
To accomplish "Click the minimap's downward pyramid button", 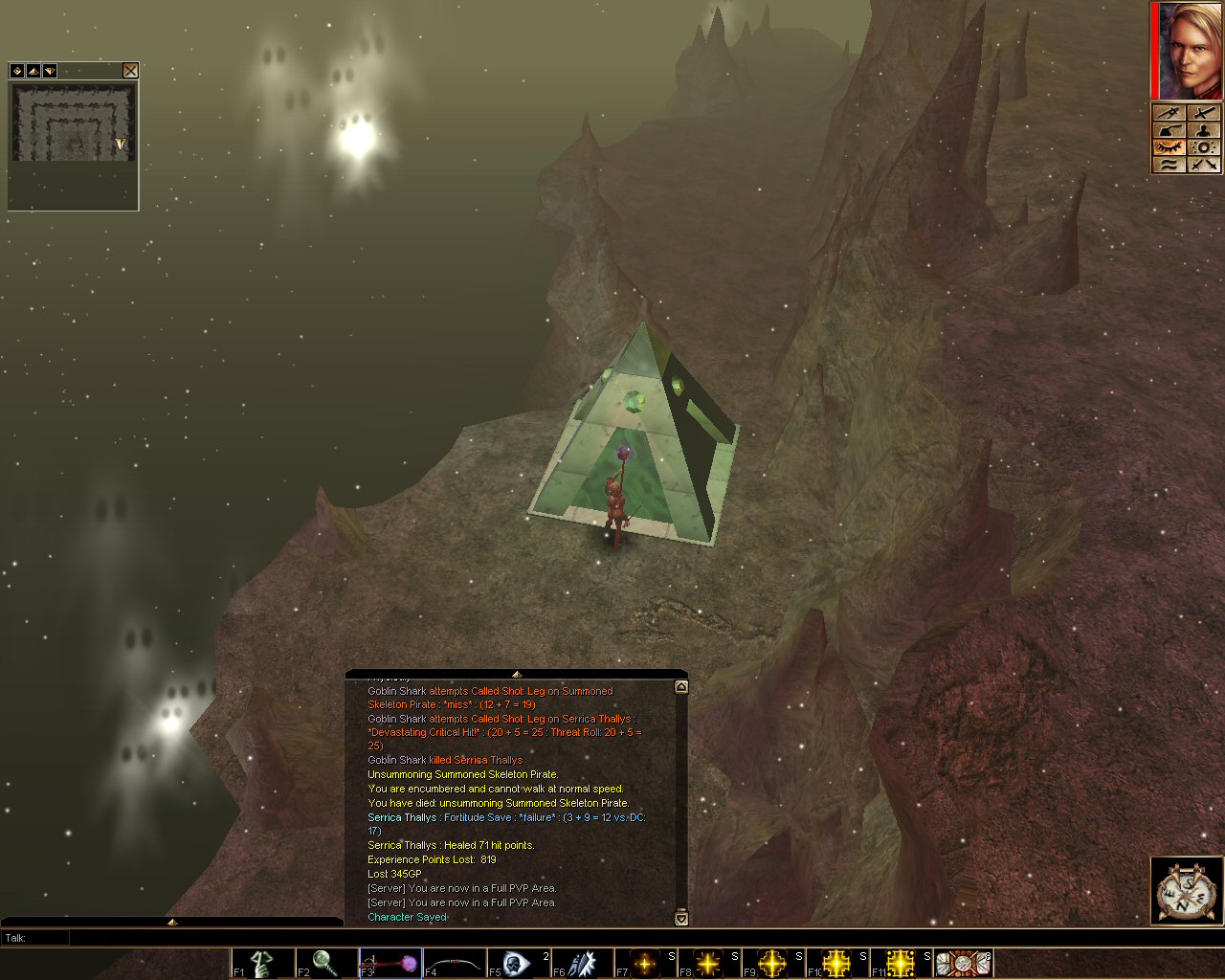I will pos(50,71).
